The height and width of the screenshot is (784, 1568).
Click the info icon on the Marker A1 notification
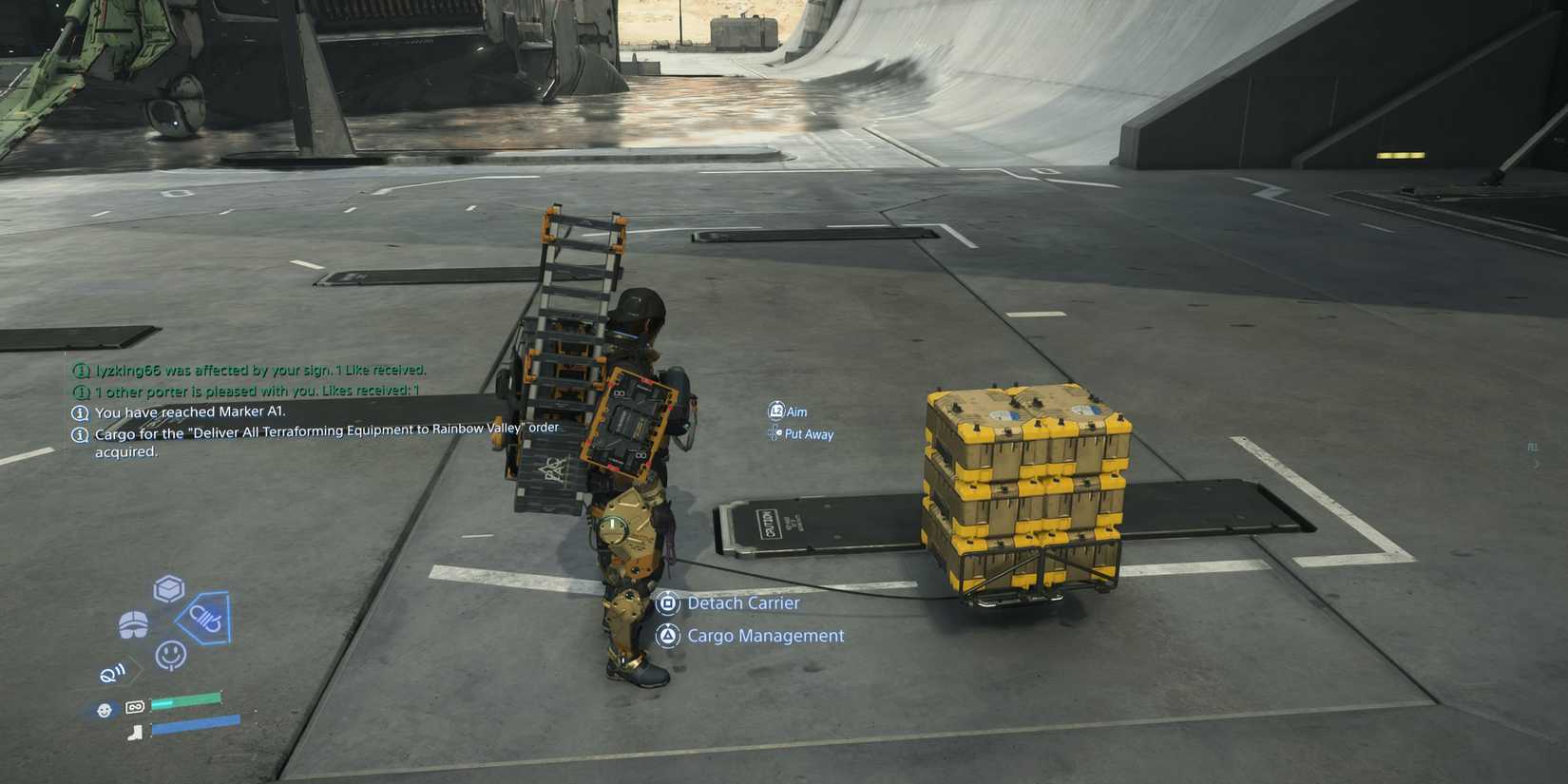[80, 411]
